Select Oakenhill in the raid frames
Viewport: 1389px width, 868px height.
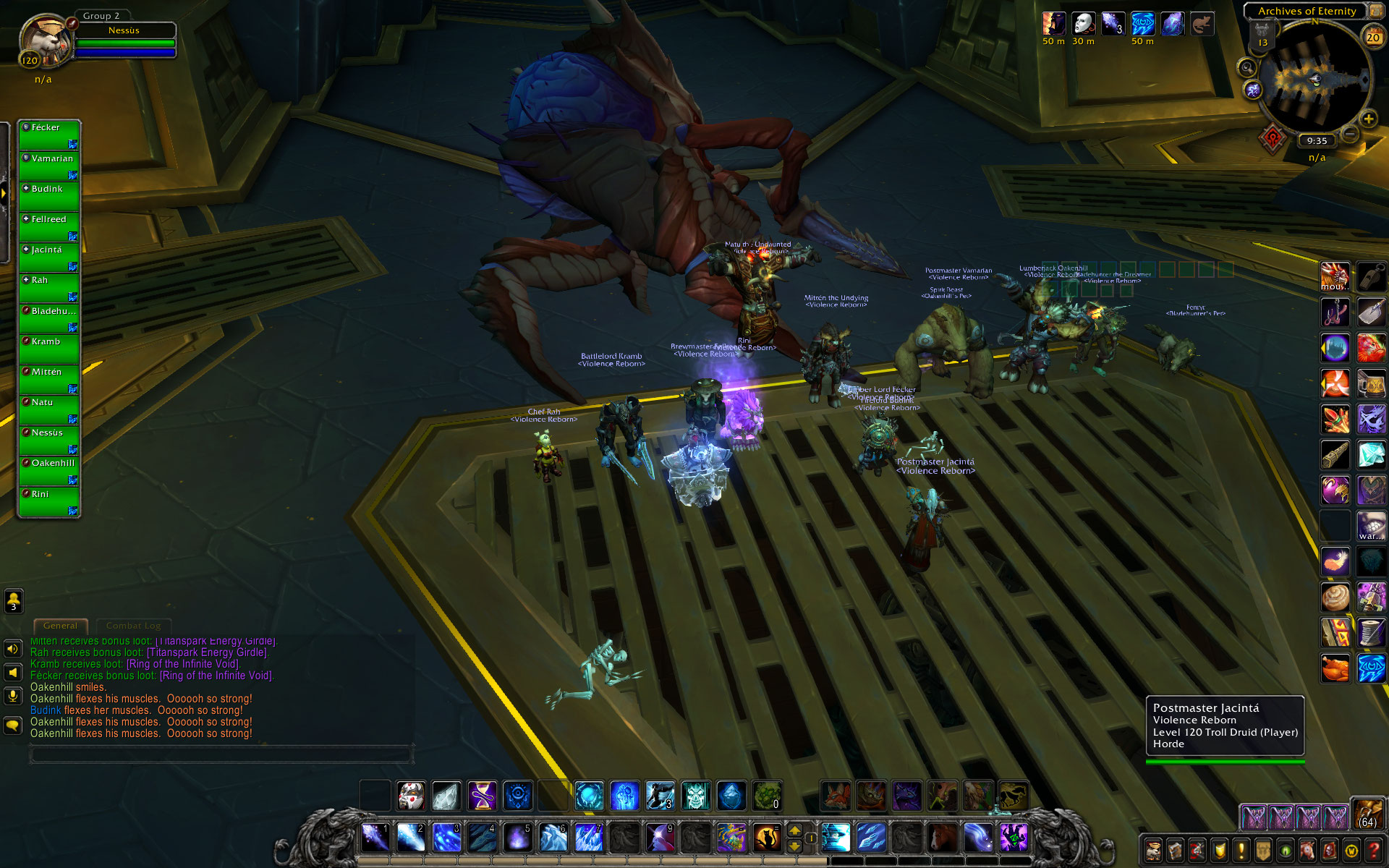point(49,470)
